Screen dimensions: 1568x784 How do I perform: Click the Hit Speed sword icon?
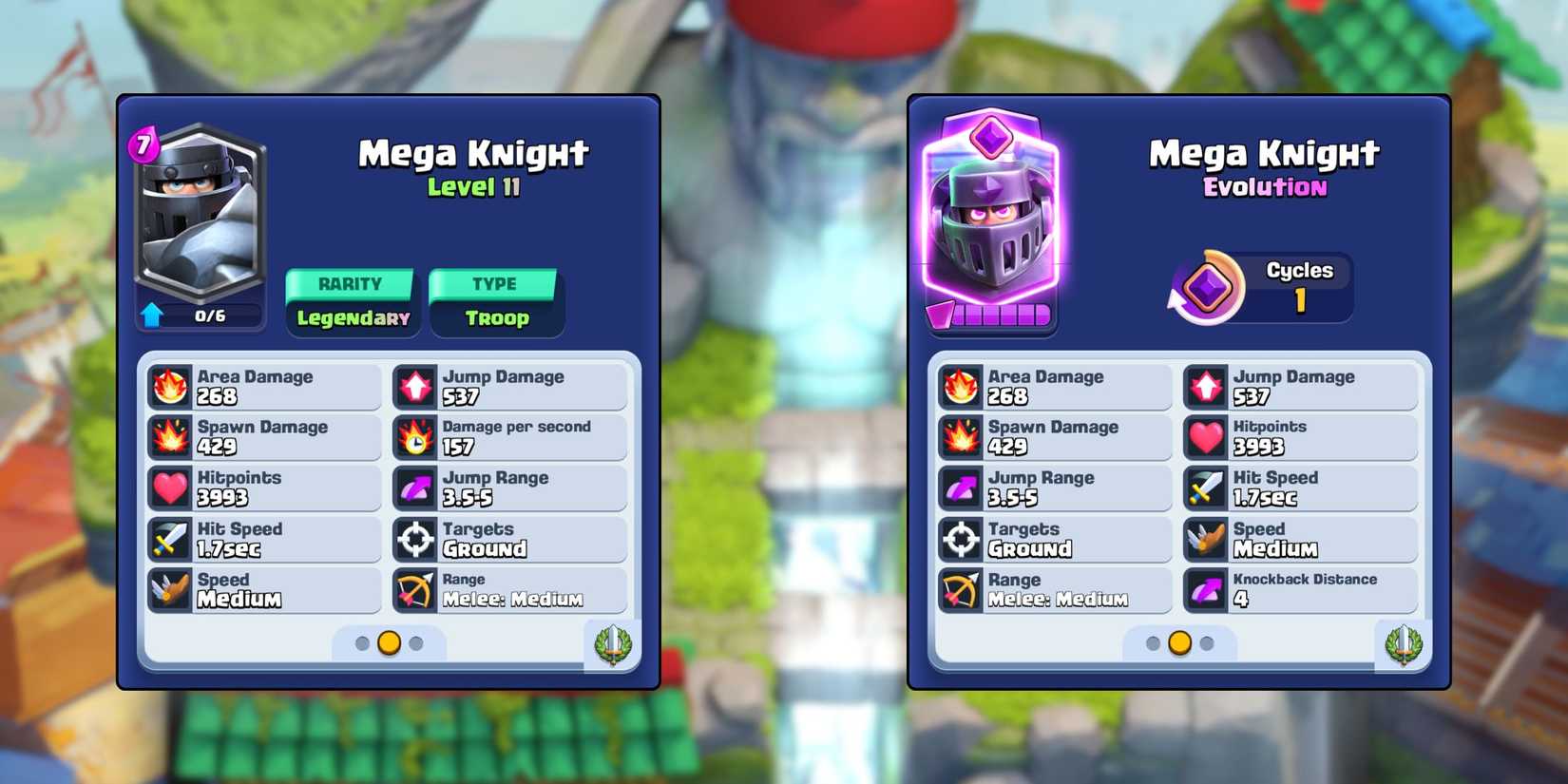tap(171, 539)
